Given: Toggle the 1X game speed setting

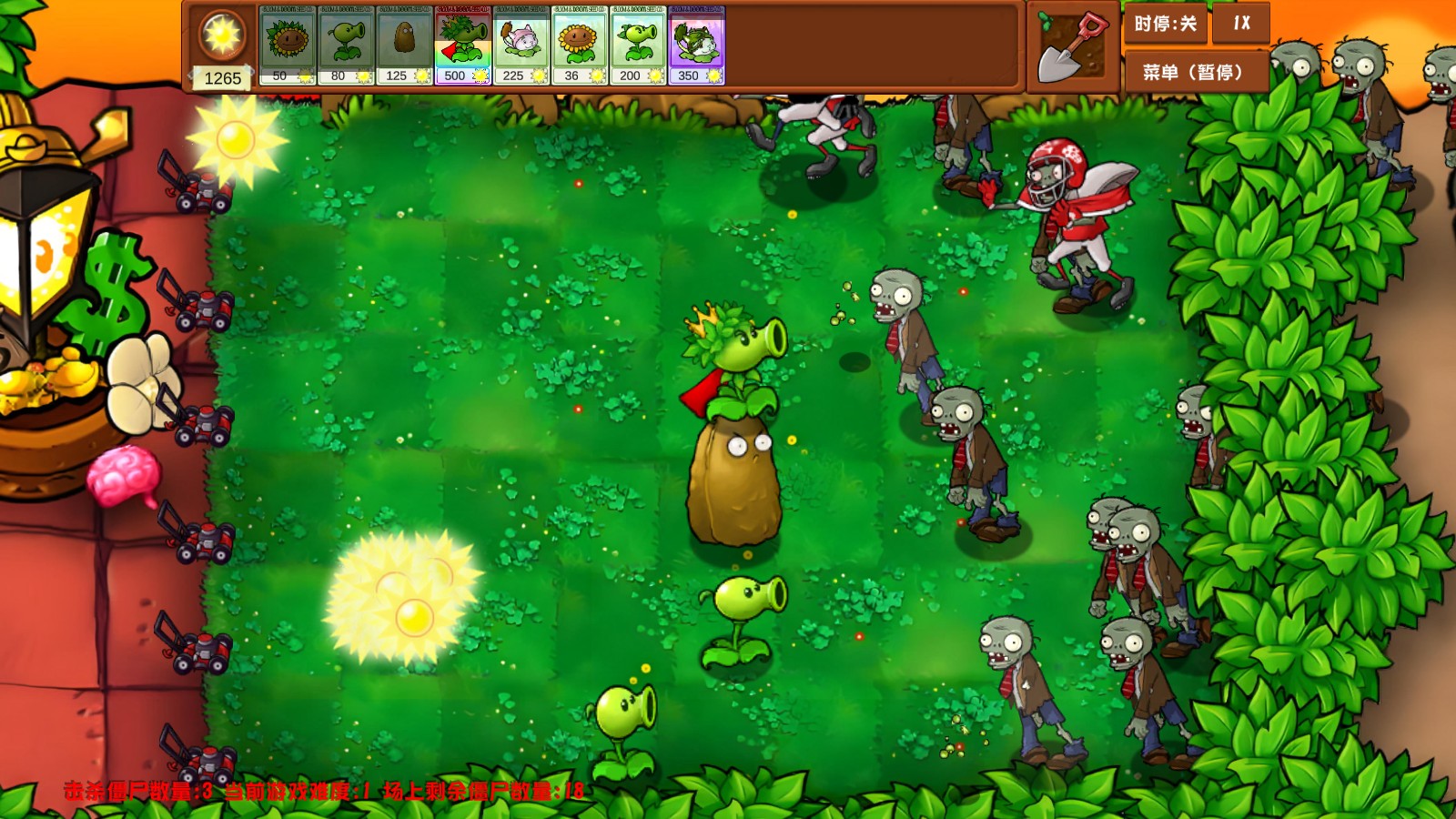Looking at the screenshot, I should (1239, 27).
